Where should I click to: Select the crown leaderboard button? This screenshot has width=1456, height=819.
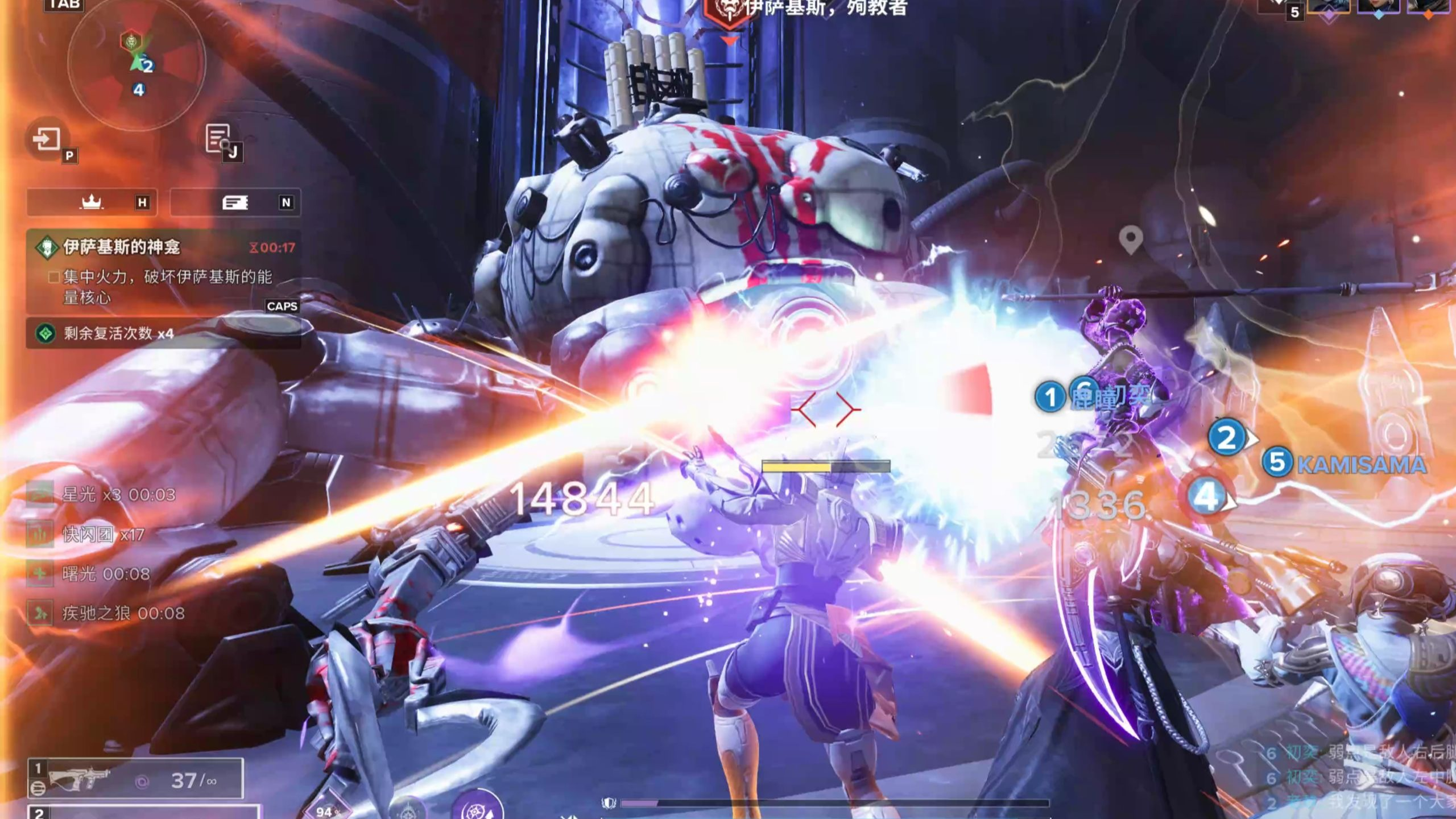pos(92,202)
